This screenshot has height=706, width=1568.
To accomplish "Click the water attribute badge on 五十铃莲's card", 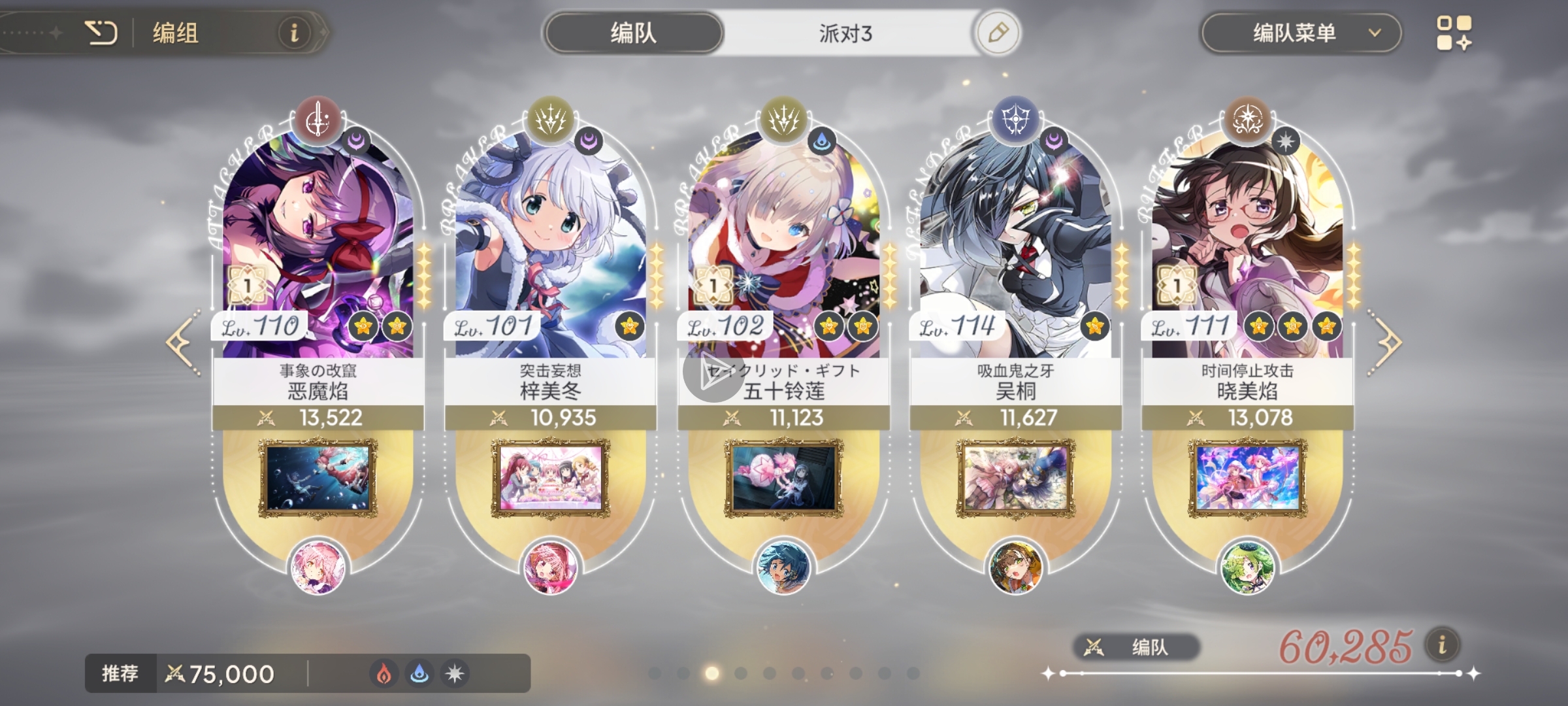I will tap(821, 139).
